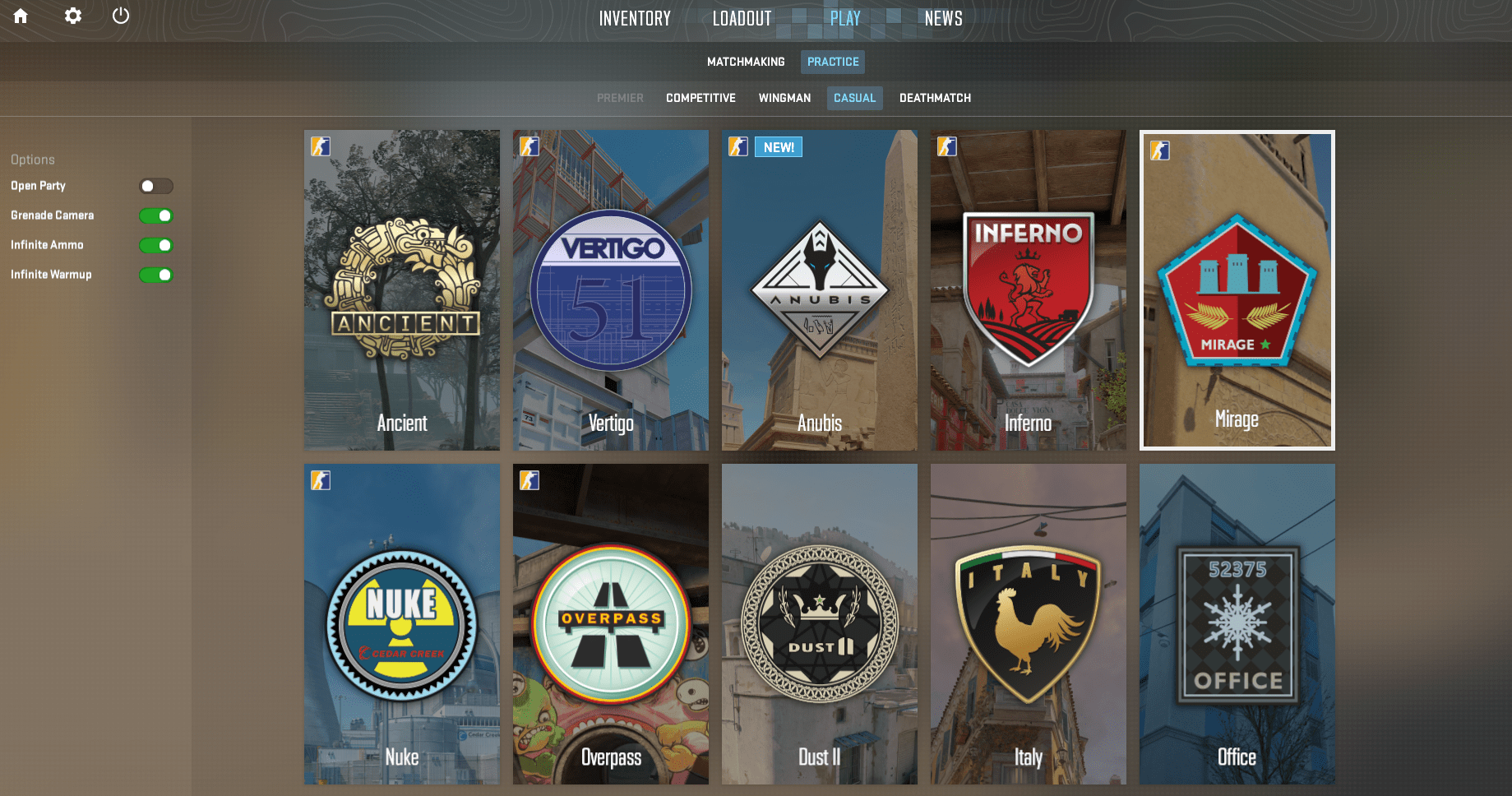Select the Italy map

[1028, 623]
